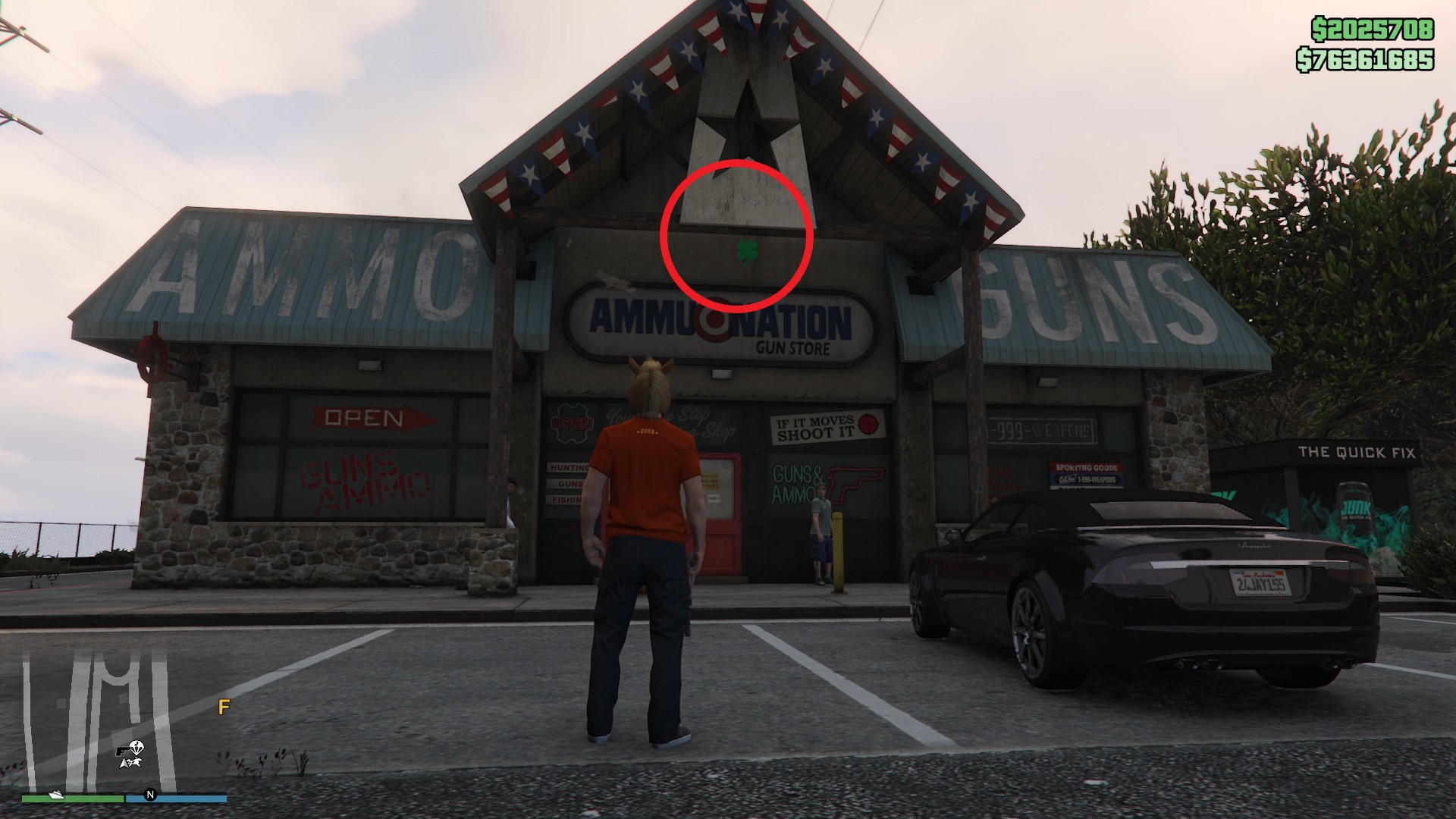Click the green health bar under the minimap
The image size is (1456, 819).
click(73, 797)
